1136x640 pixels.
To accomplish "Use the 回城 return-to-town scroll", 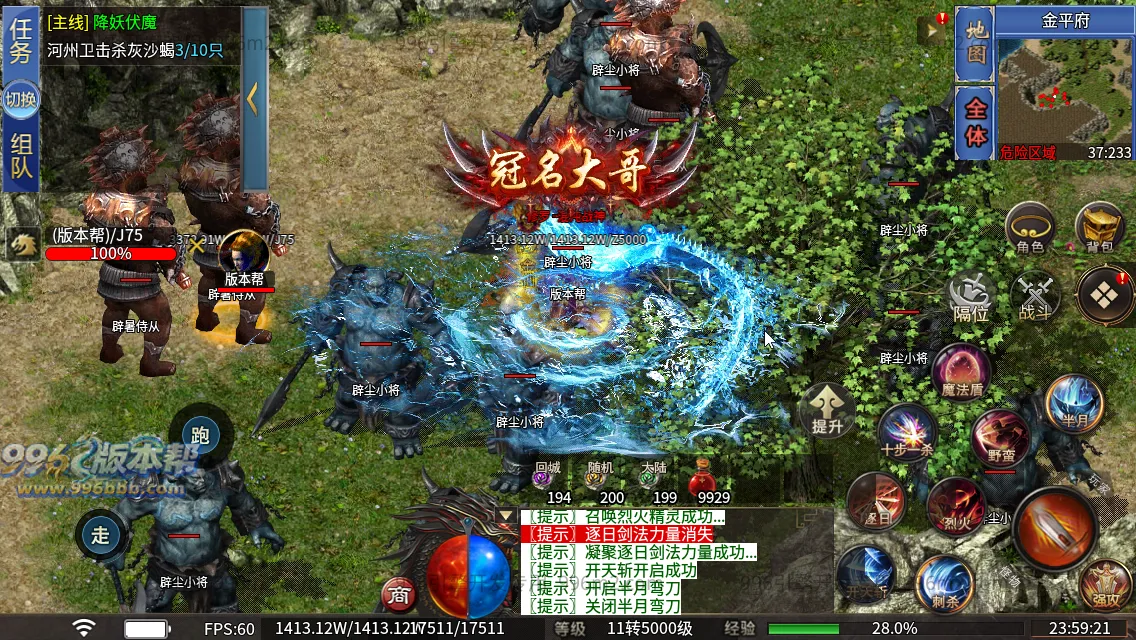I will click(547, 478).
